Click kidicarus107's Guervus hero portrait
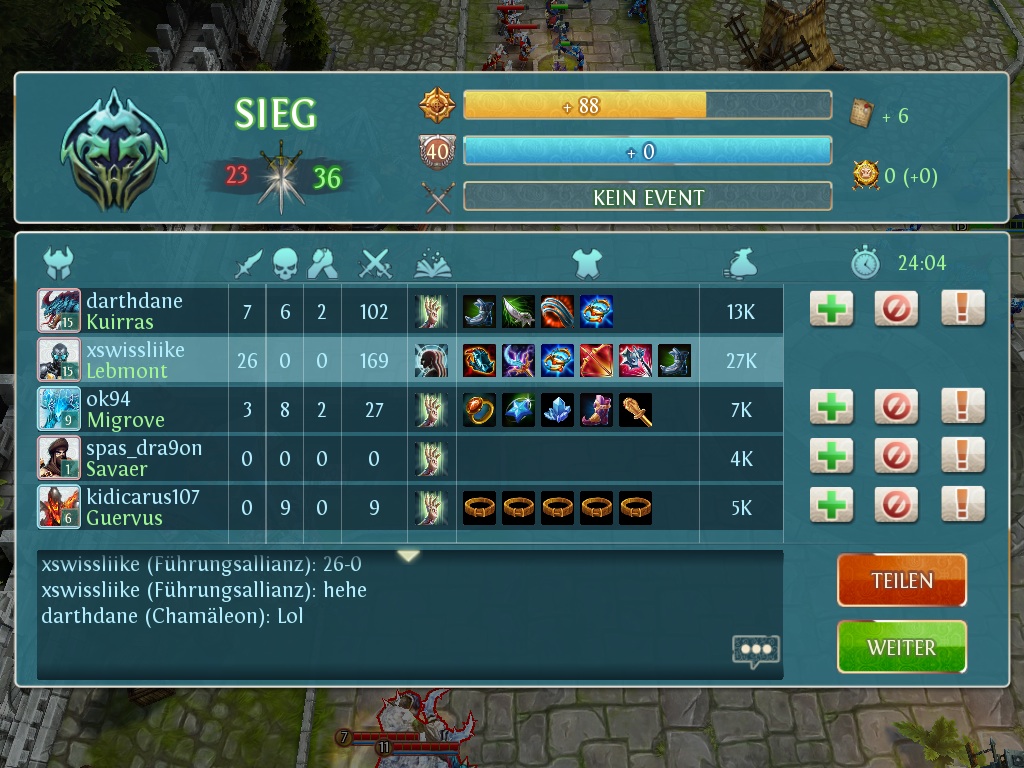This screenshot has width=1024, height=768. [59, 507]
